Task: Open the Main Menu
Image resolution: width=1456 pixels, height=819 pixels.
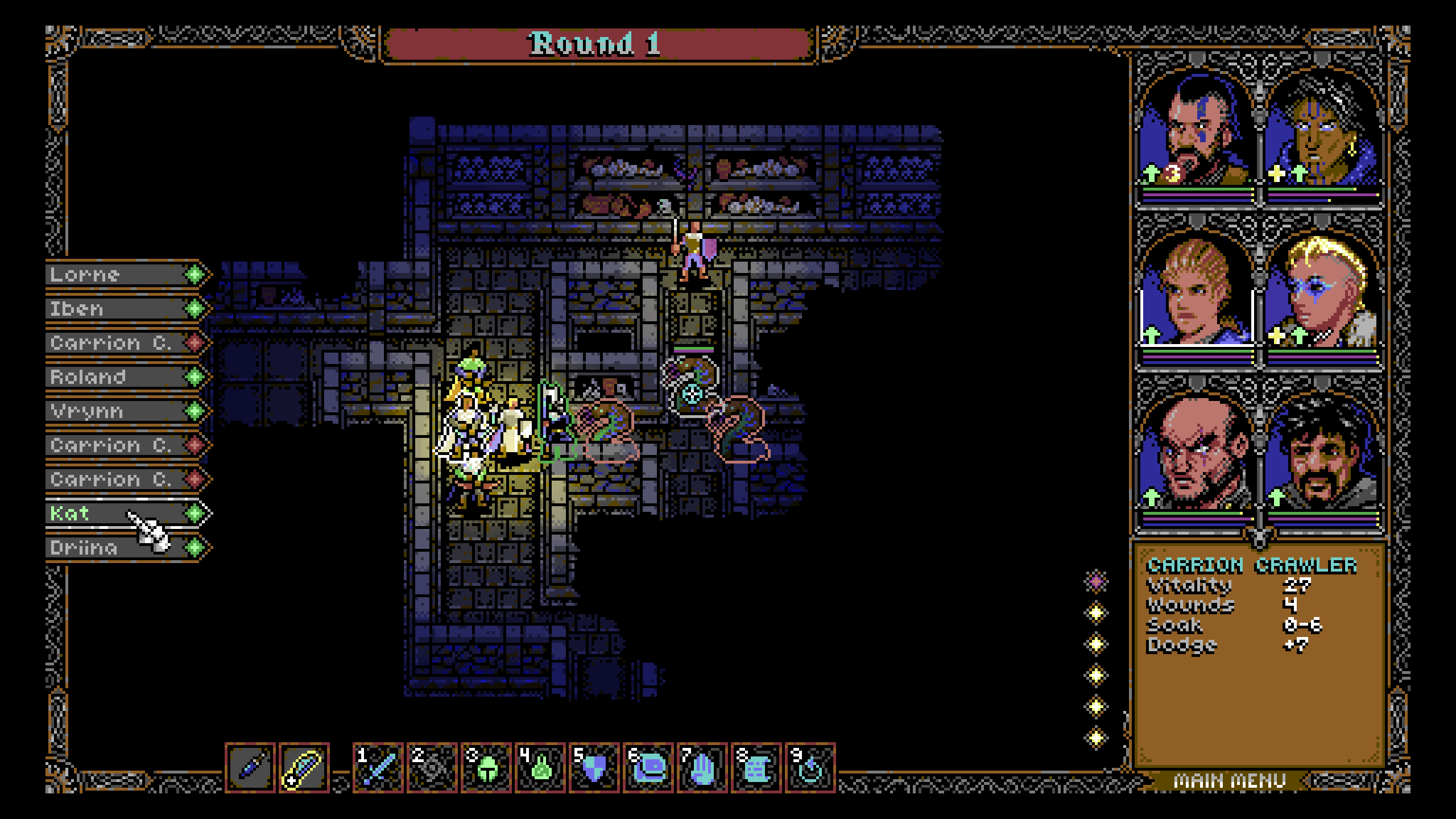Action: [x=1230, y=781]
